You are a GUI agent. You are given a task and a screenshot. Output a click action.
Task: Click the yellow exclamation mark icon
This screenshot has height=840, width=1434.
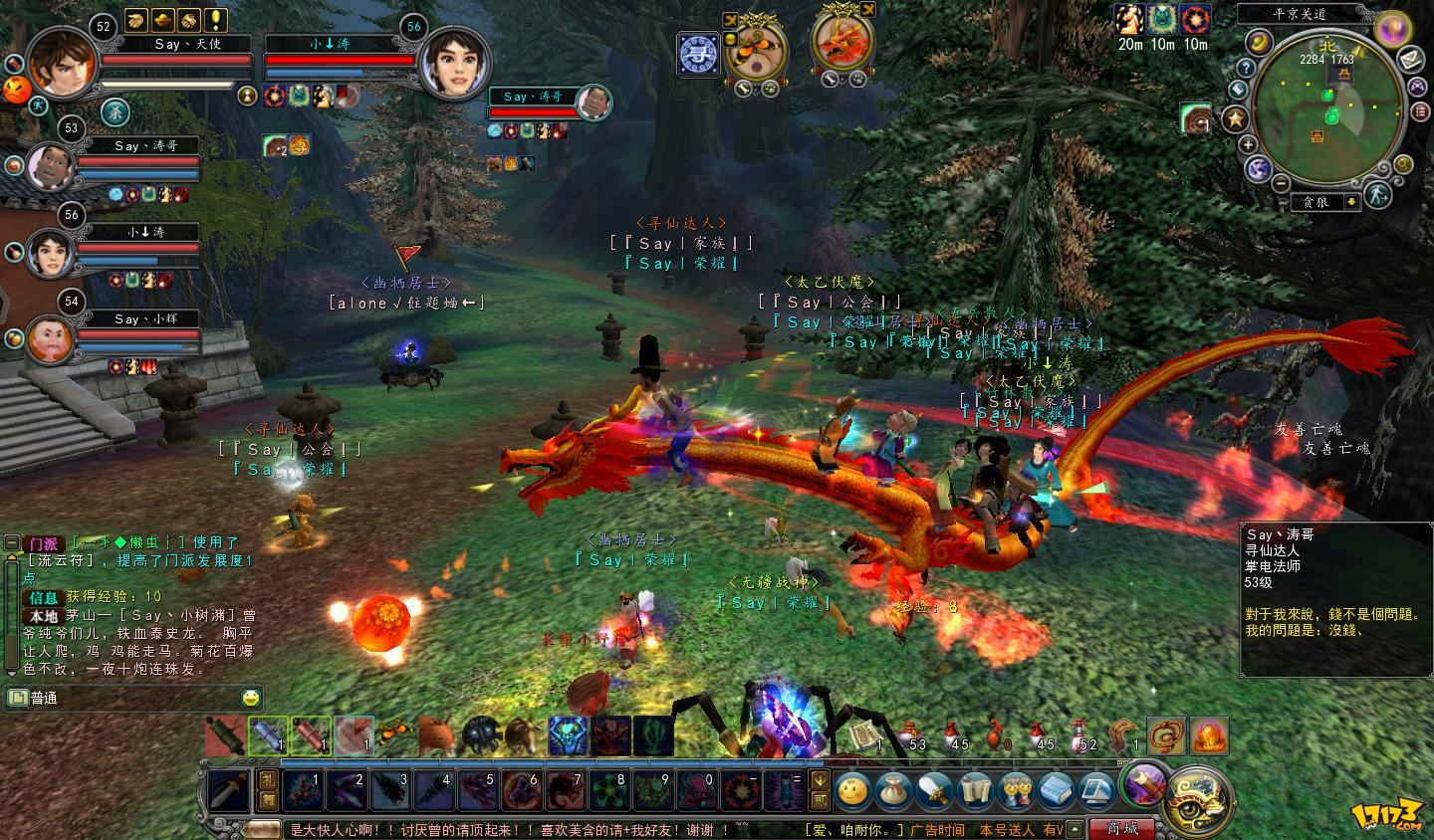tap(216, 21)
